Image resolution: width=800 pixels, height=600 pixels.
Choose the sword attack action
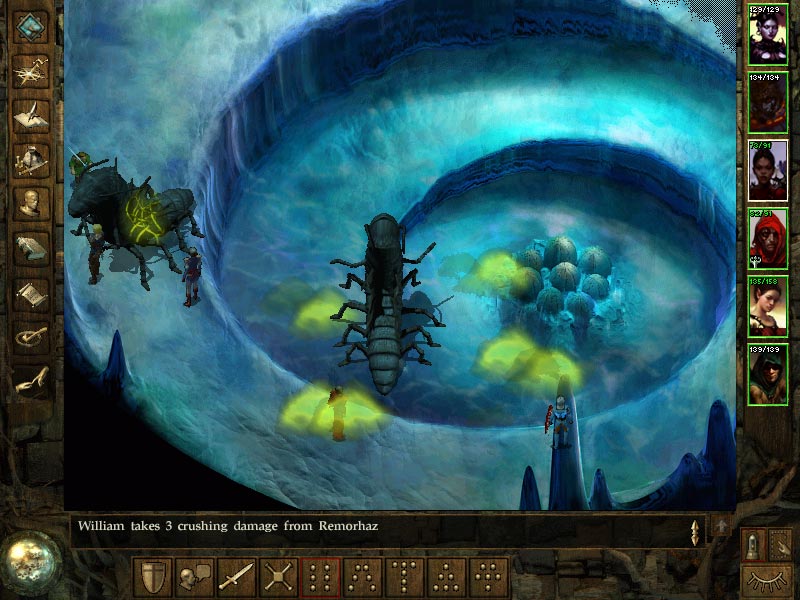pyautogui.click(x=236, y=577)
